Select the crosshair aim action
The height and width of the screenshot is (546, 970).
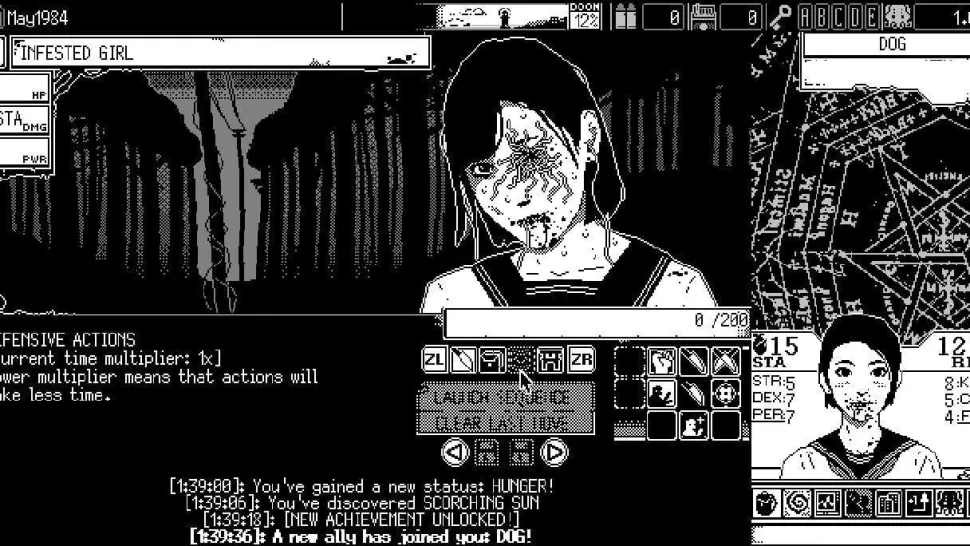pos(726,394)
